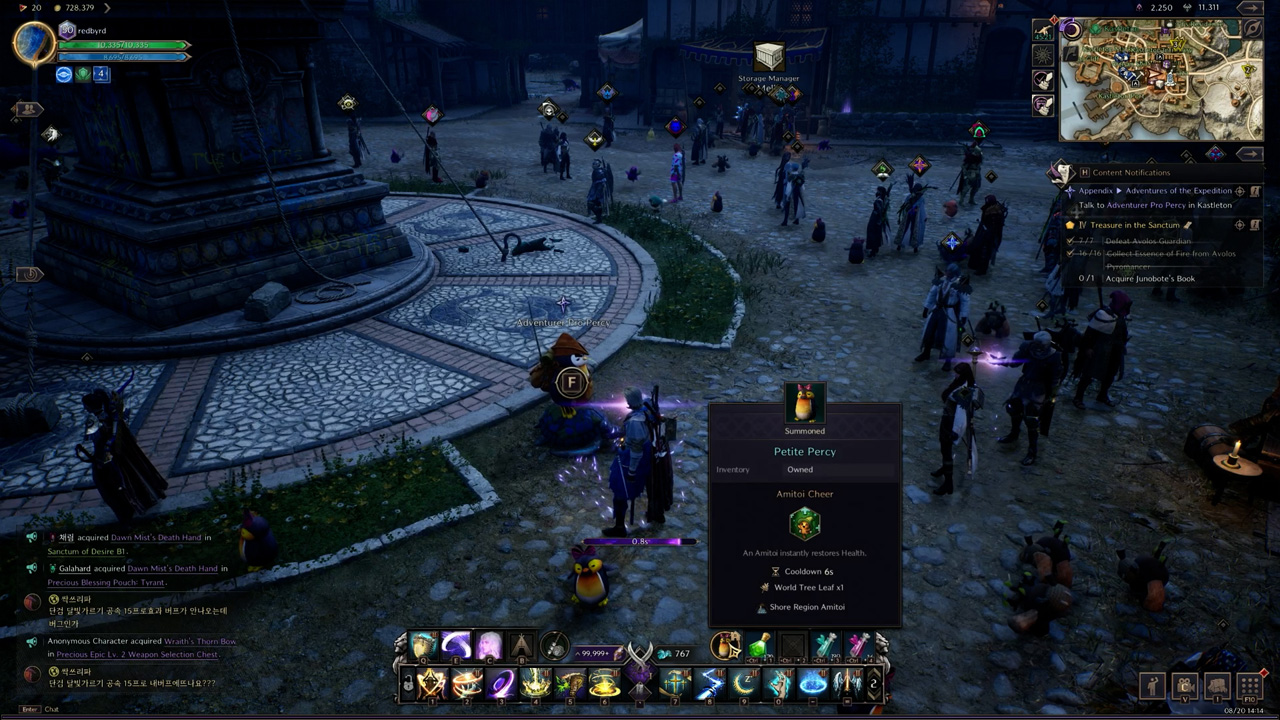Cast the lightning bolt skill

709,684
